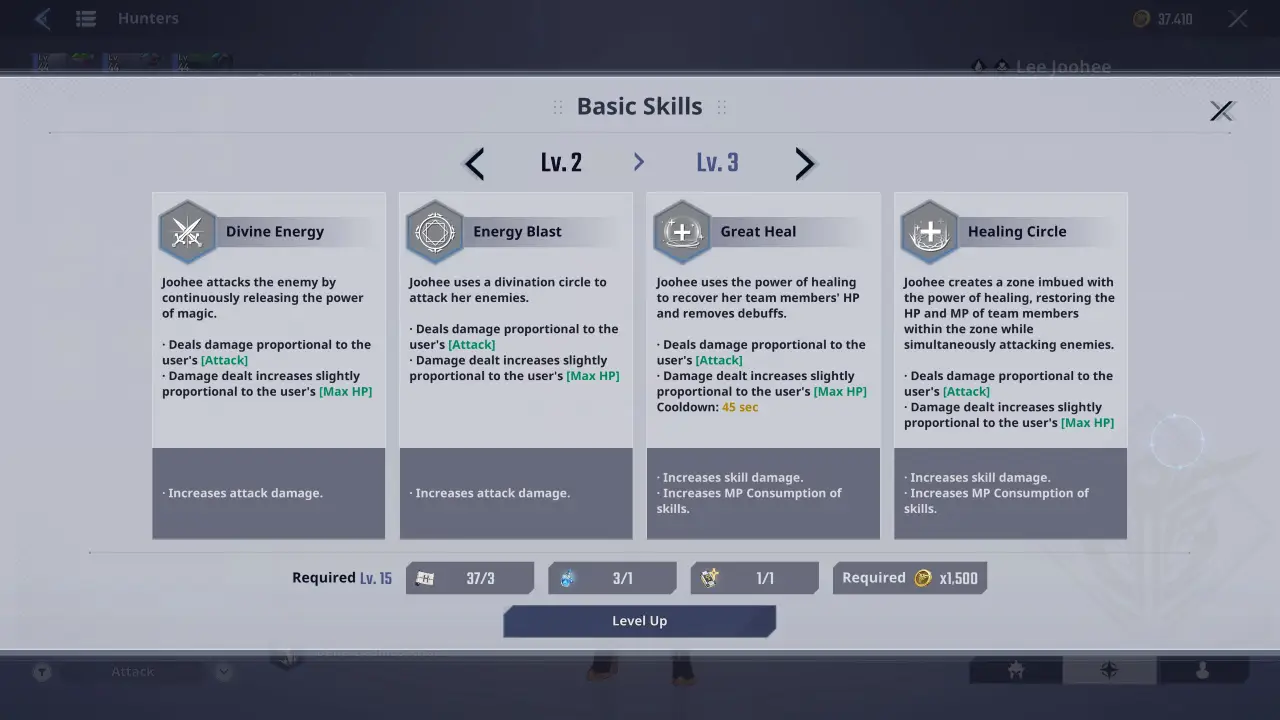
Task: Click the left arrow to view previous level
Action: (473, 163)
